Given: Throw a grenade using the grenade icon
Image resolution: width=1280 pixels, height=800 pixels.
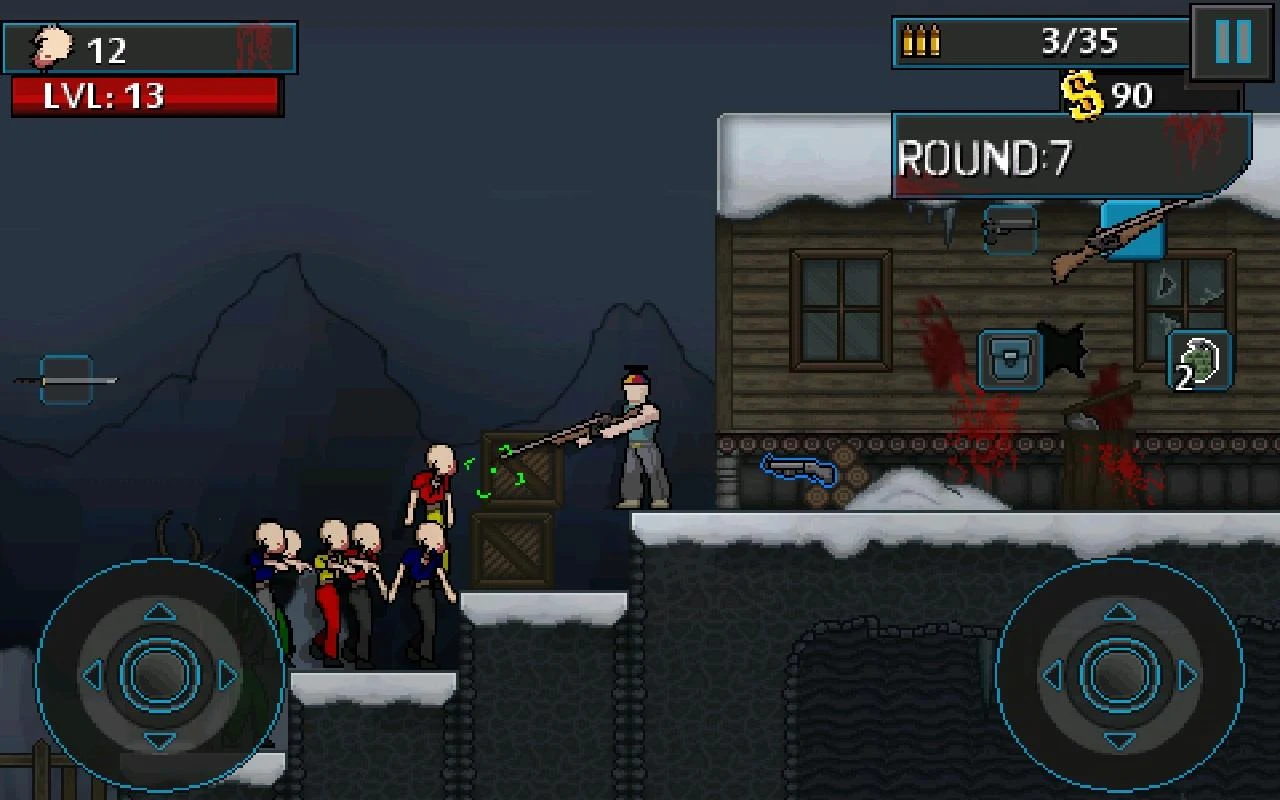Looking at the screenshot, I should tap(1199, 360).
